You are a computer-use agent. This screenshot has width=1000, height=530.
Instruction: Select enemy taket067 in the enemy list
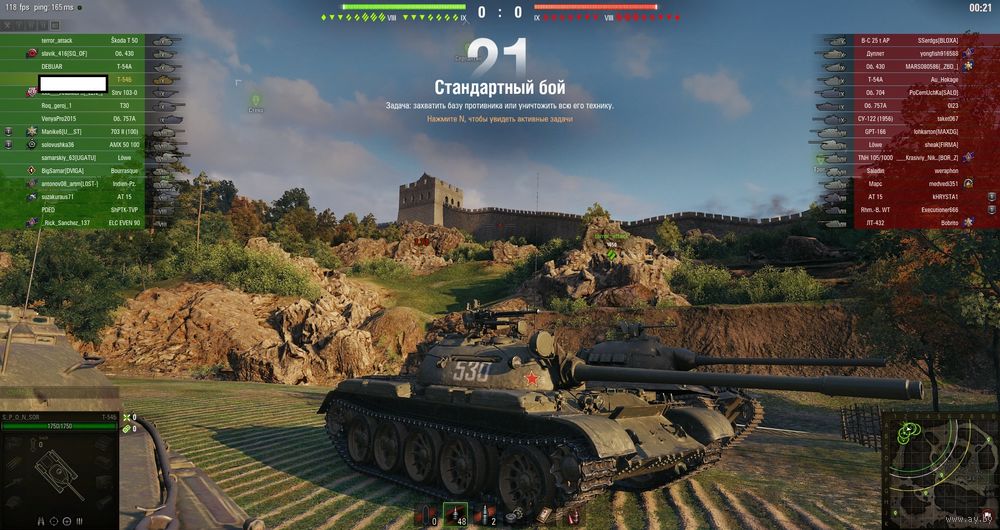[910, 118]
